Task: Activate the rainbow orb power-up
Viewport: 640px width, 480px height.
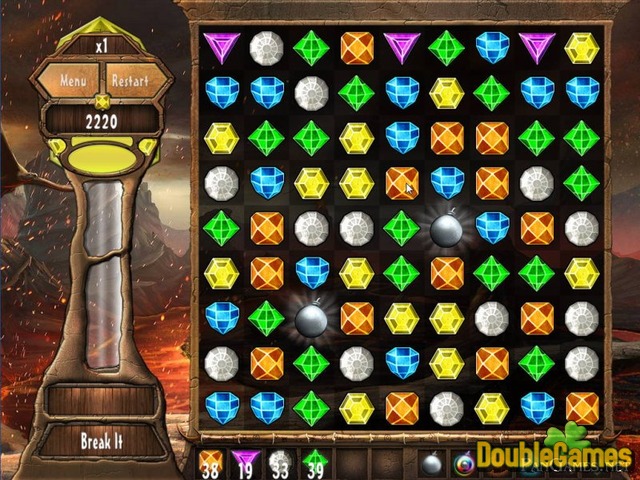Action: pyautogui.click(x=465, y=463)
